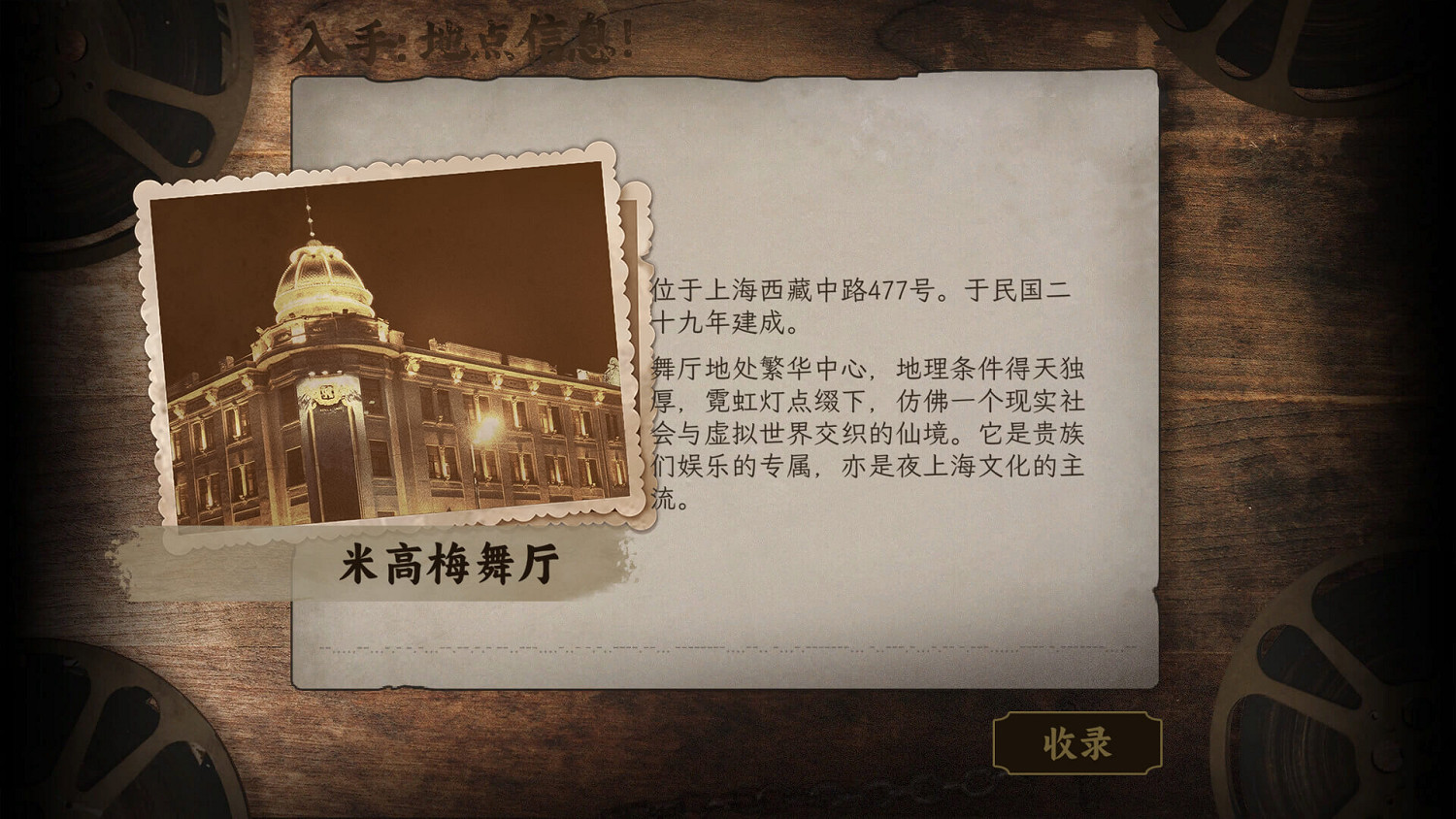This screenshot has height=819, width=1456.
Task: Click the film reel in bottom right corner
Action: (1359, 737)
